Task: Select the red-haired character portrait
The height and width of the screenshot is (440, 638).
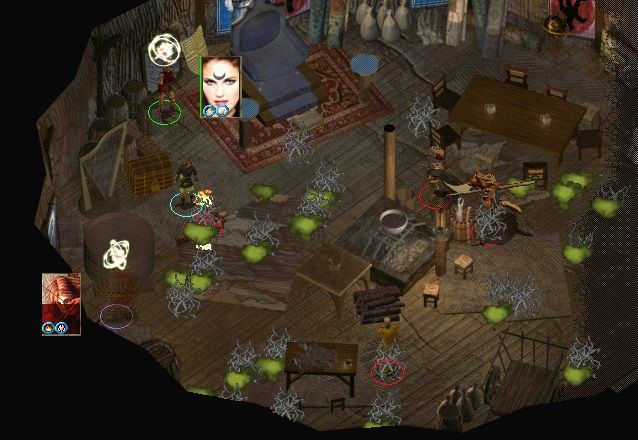Action: pyautogui.click(x=61, y=300)
